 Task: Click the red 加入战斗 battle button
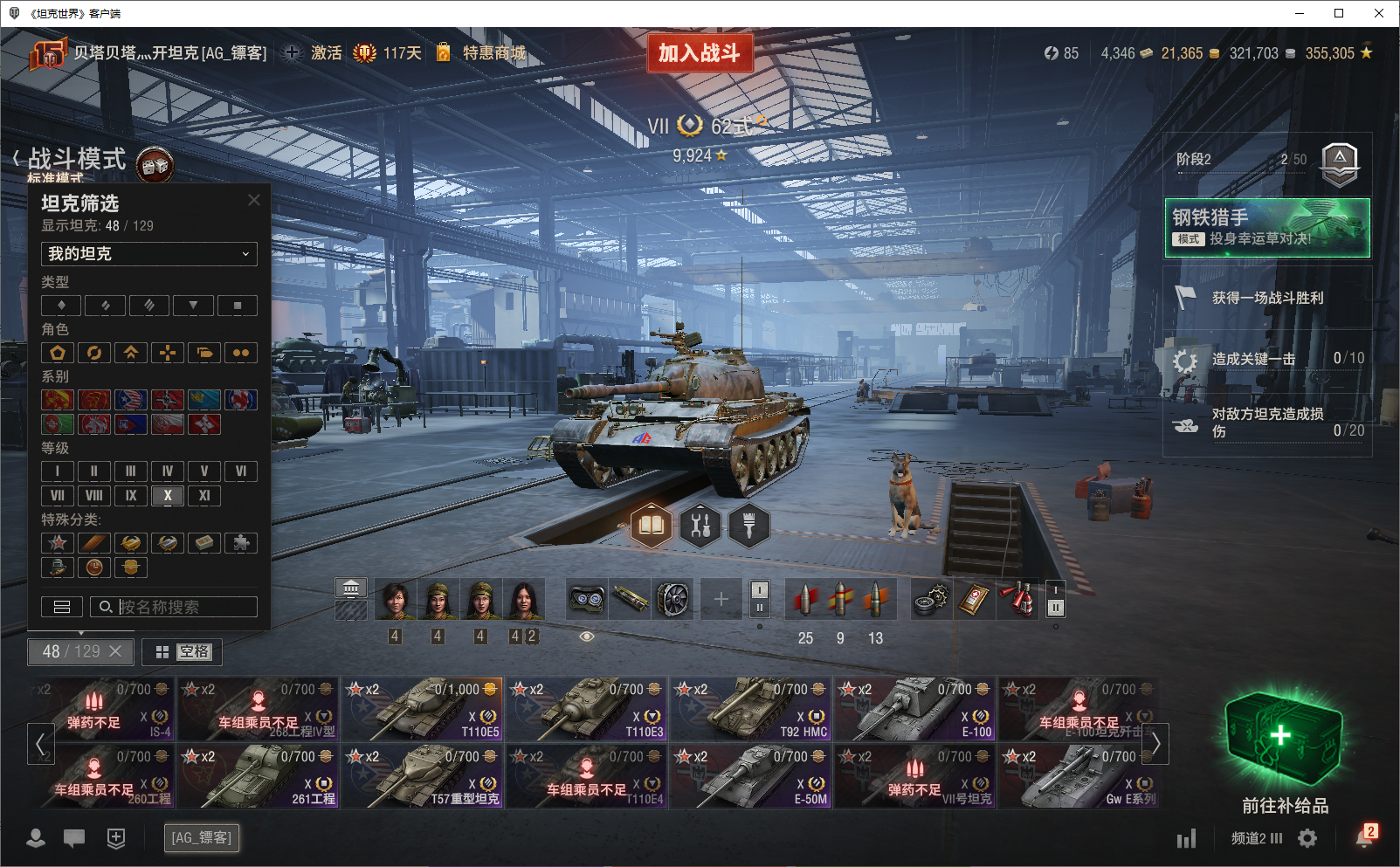pyautogui.click(x=699, y=53)
